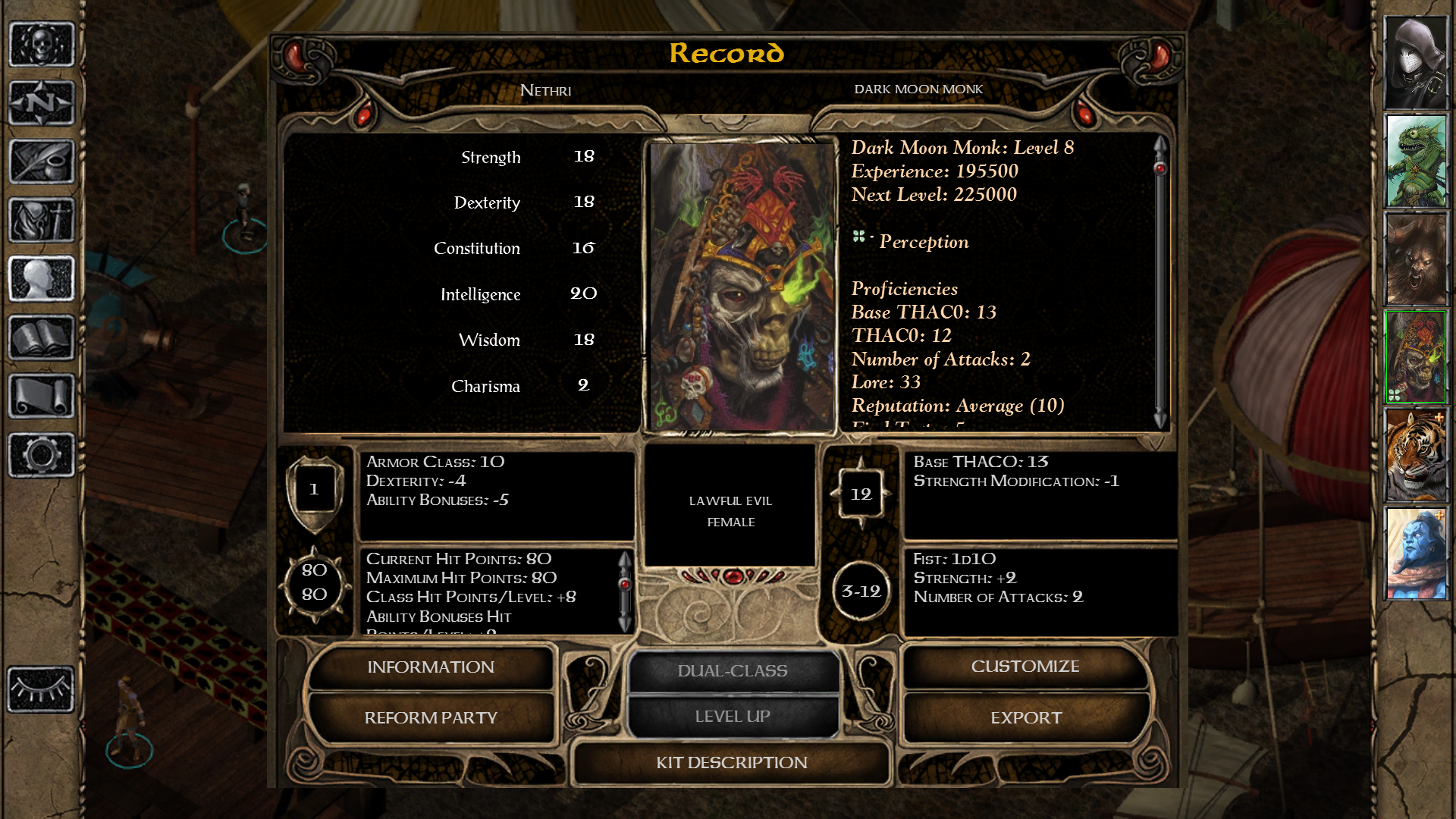Select the Dual-Class button
This screenshot has height=819, width=1456.
(x=733, y=671)
